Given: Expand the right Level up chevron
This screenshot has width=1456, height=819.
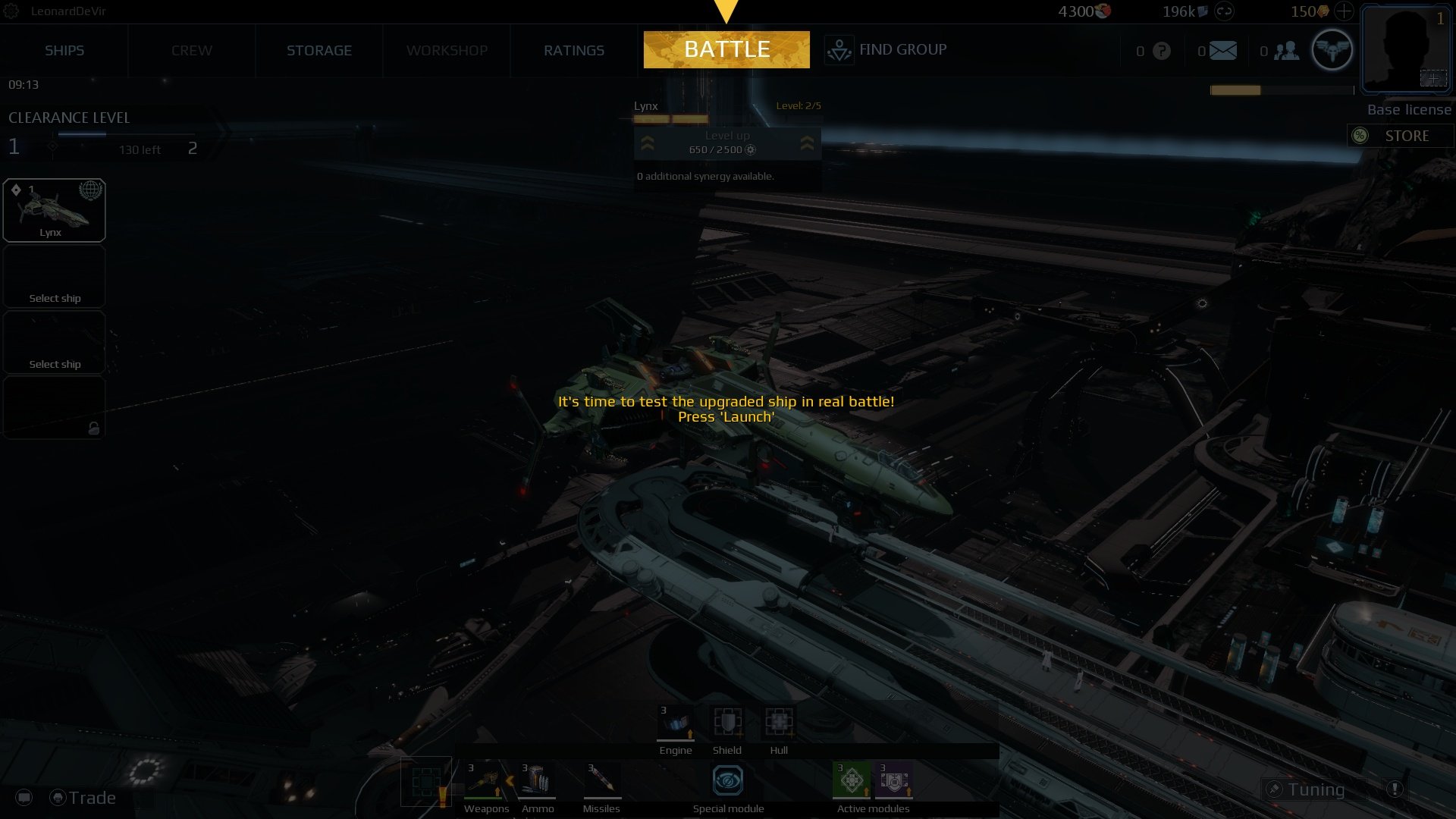Looking at the screenshot, I should [x=807, y=143].
